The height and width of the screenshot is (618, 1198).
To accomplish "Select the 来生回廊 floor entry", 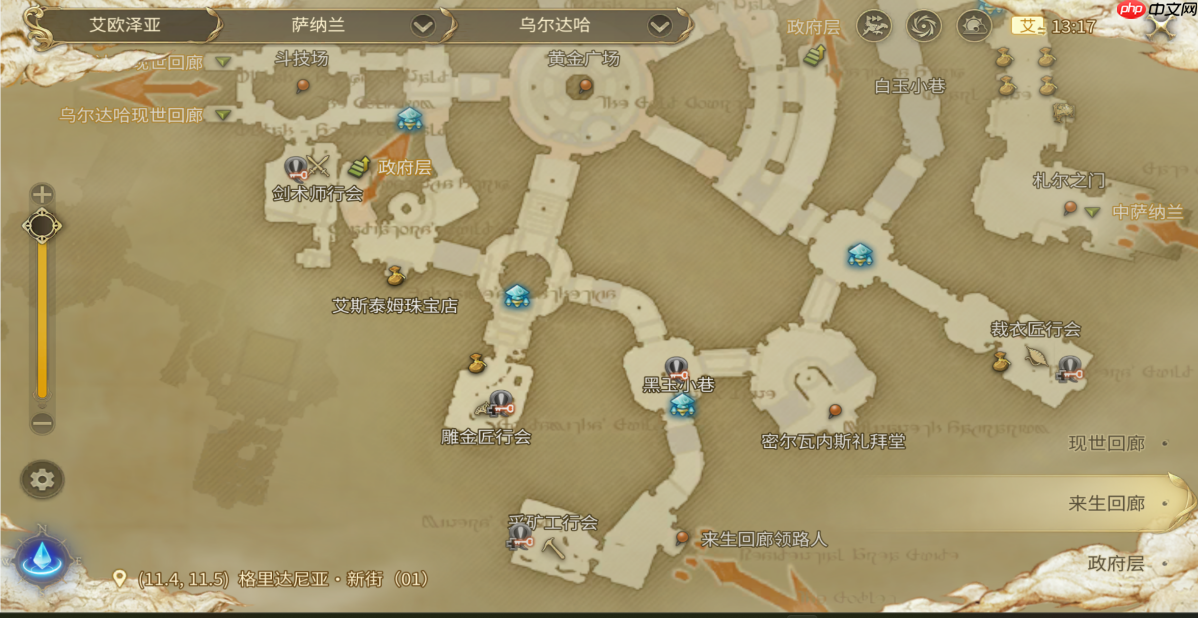I will [x=1110, y=503].
